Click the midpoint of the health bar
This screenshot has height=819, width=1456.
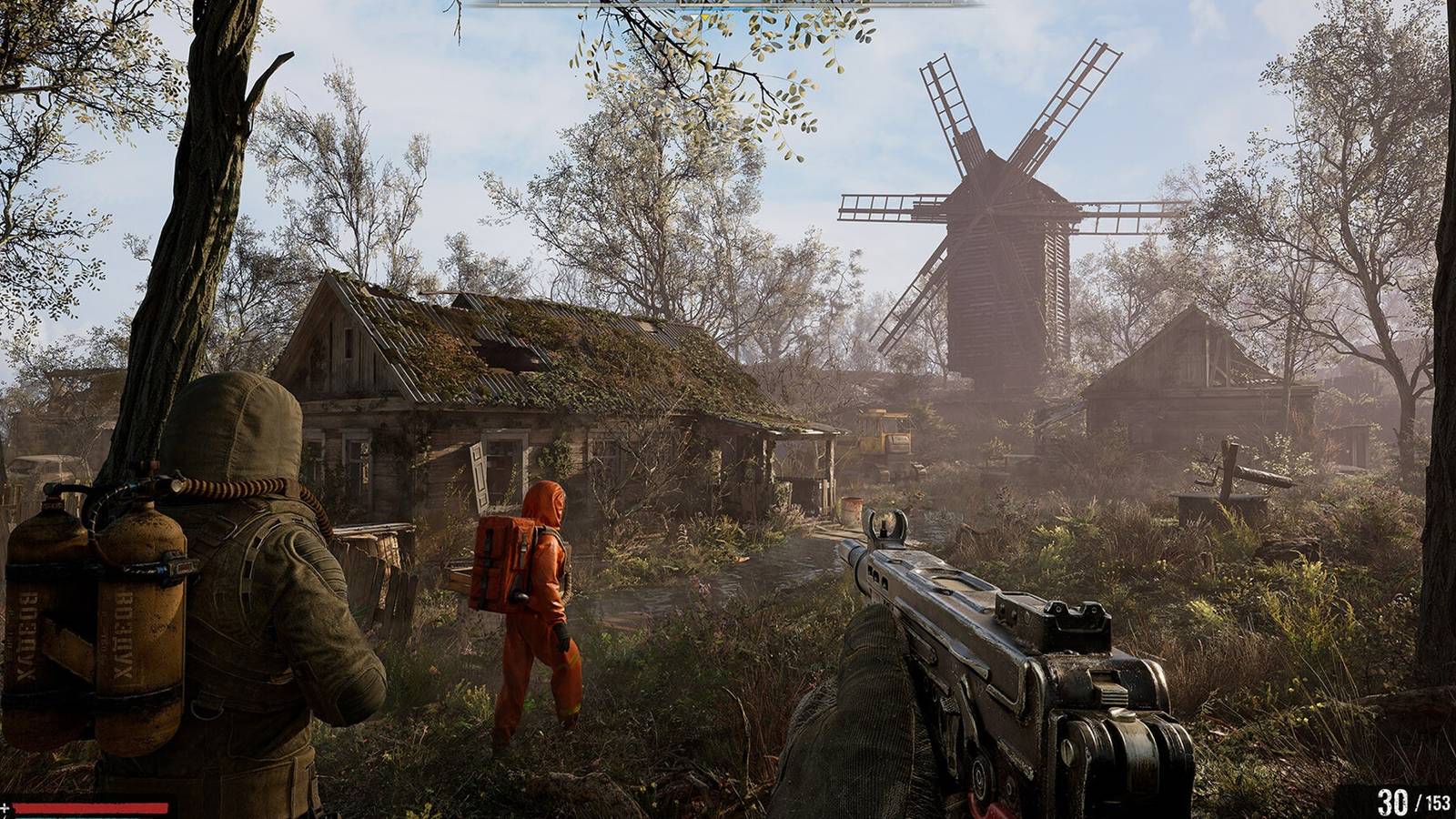(91, 808)
